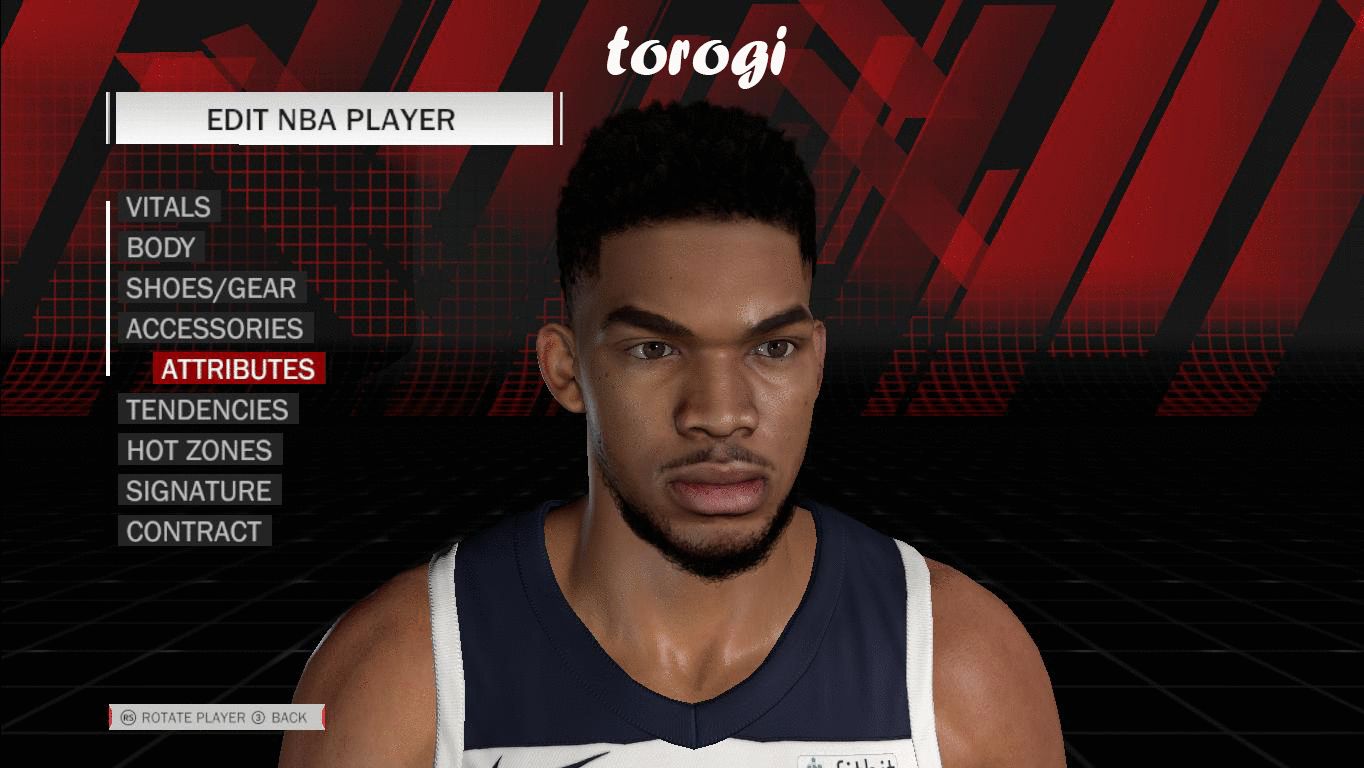
Task: Choose the Accessories entry
Action: (214, 329)
